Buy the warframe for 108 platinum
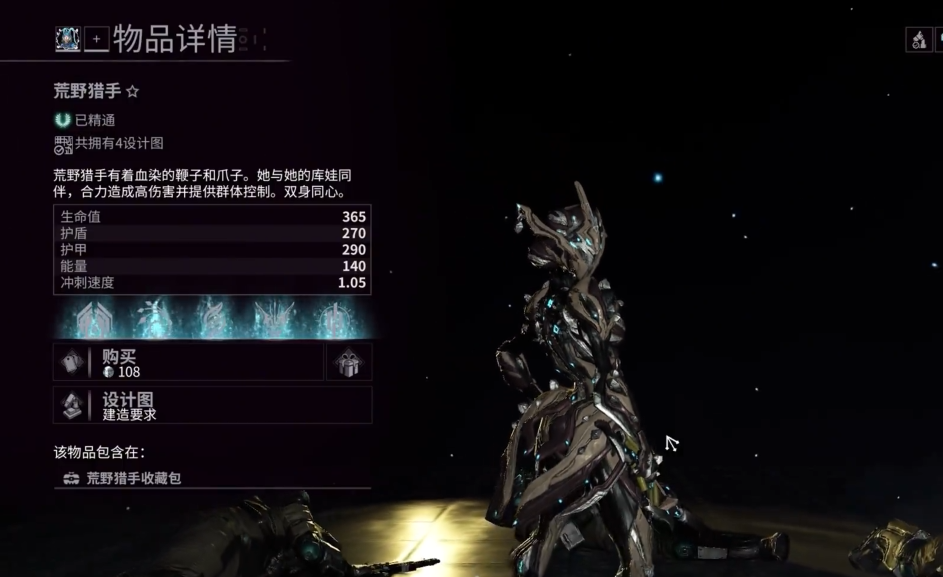Screen dimensions: 943x577 click(x=188, y=362)
